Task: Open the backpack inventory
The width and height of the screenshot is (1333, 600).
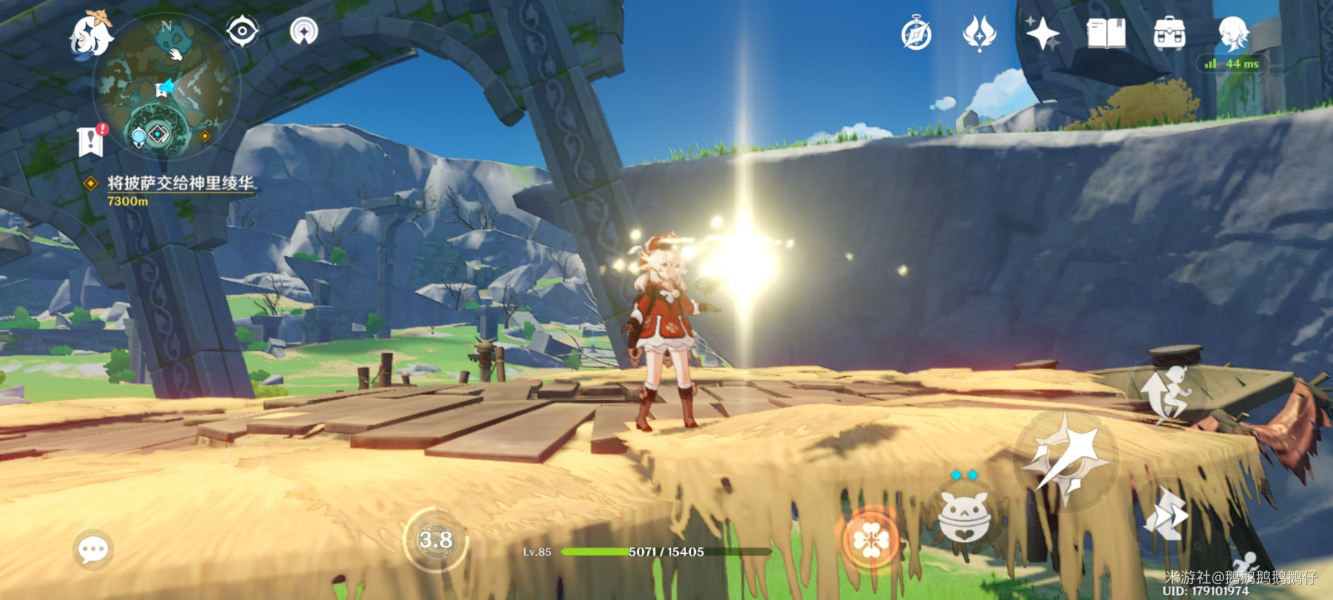Action: click(1168, 34)
